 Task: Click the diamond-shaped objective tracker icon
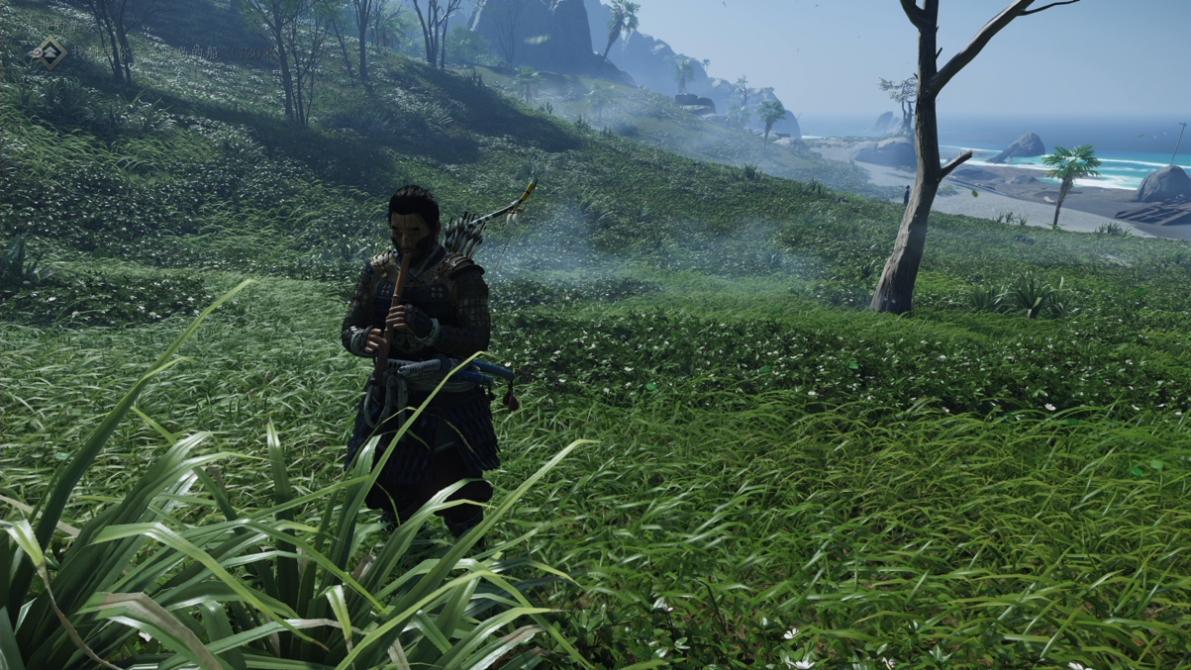click(48, 52)
